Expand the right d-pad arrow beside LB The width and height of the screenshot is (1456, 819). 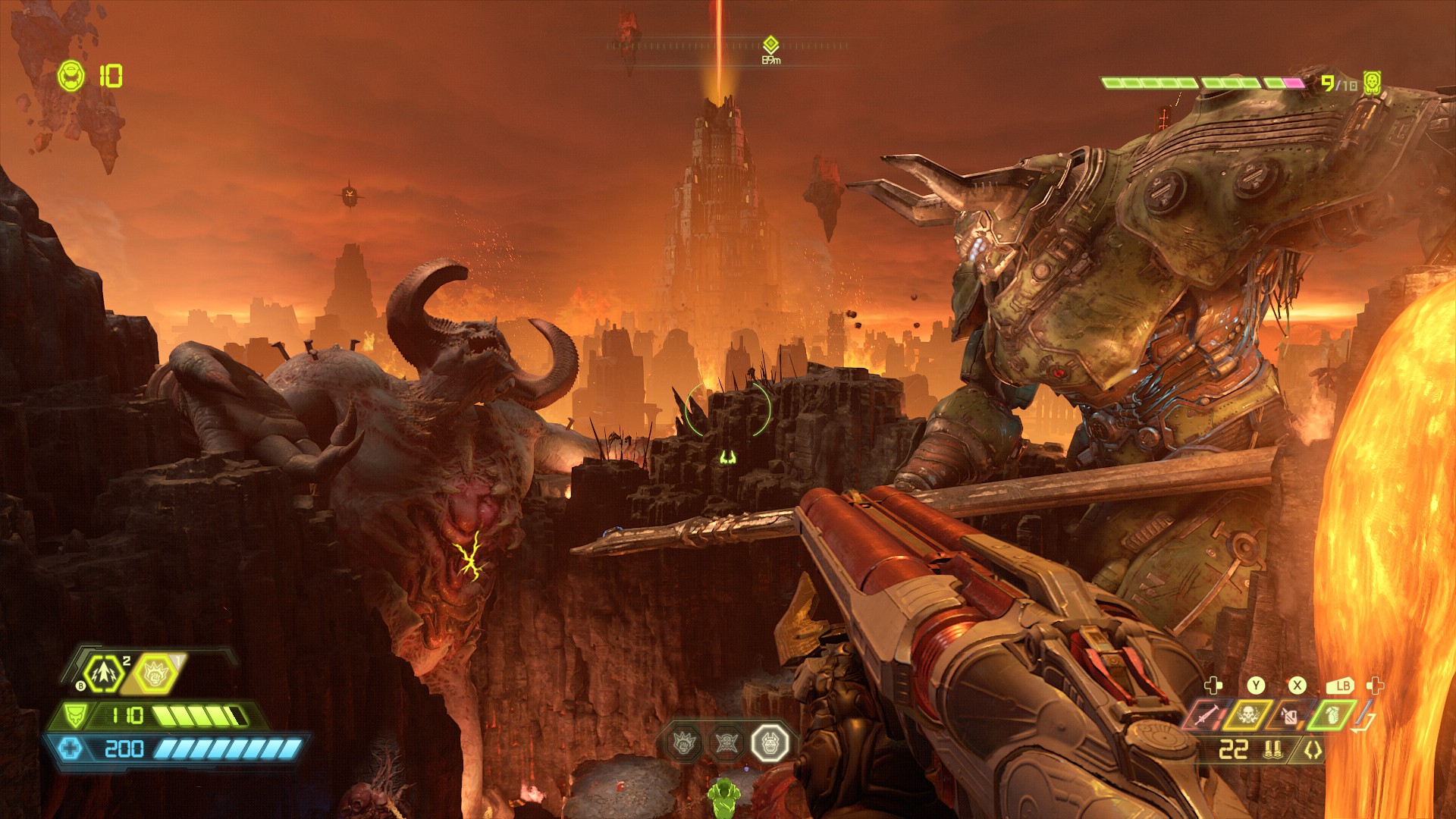(1373, 686)
